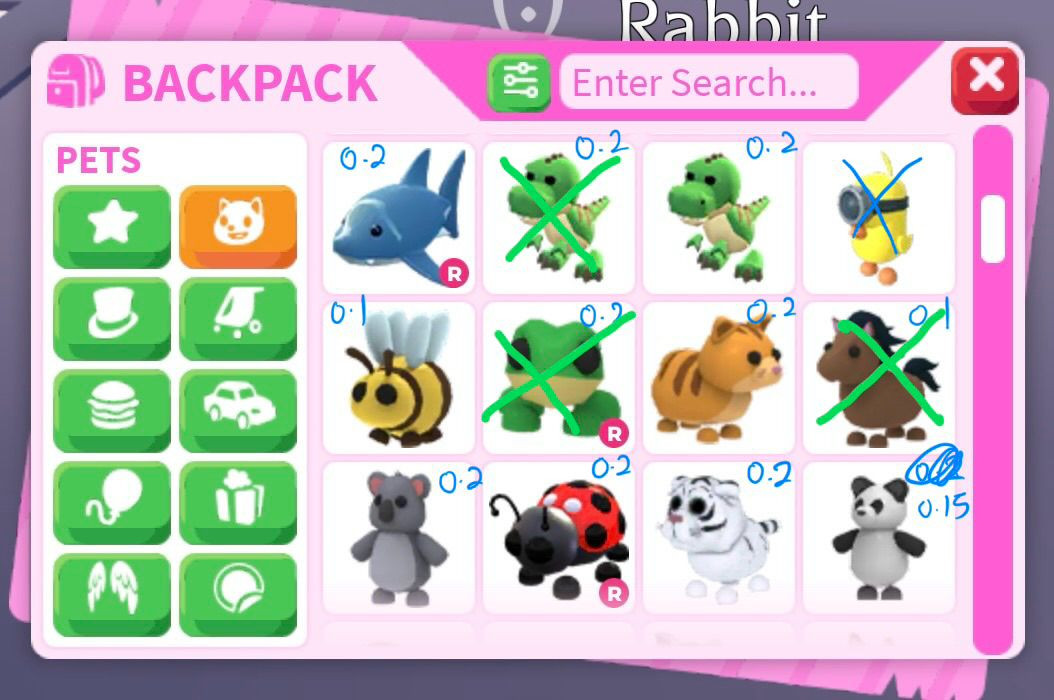Select the red ladybug pet
Viewport: 1054px width, 700px height.
[559, 537]
